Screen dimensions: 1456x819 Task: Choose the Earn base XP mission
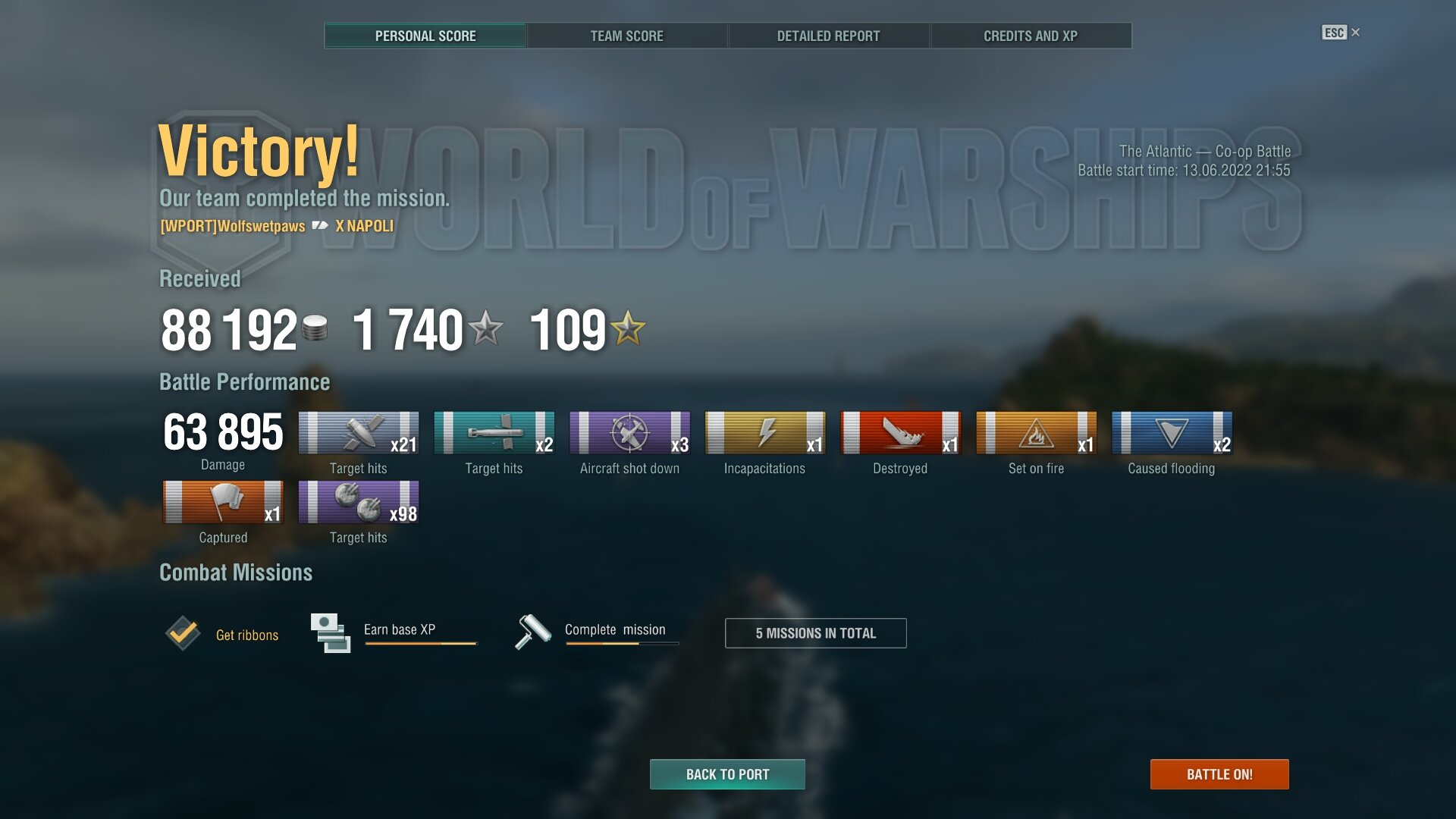(x=399, y=630)
